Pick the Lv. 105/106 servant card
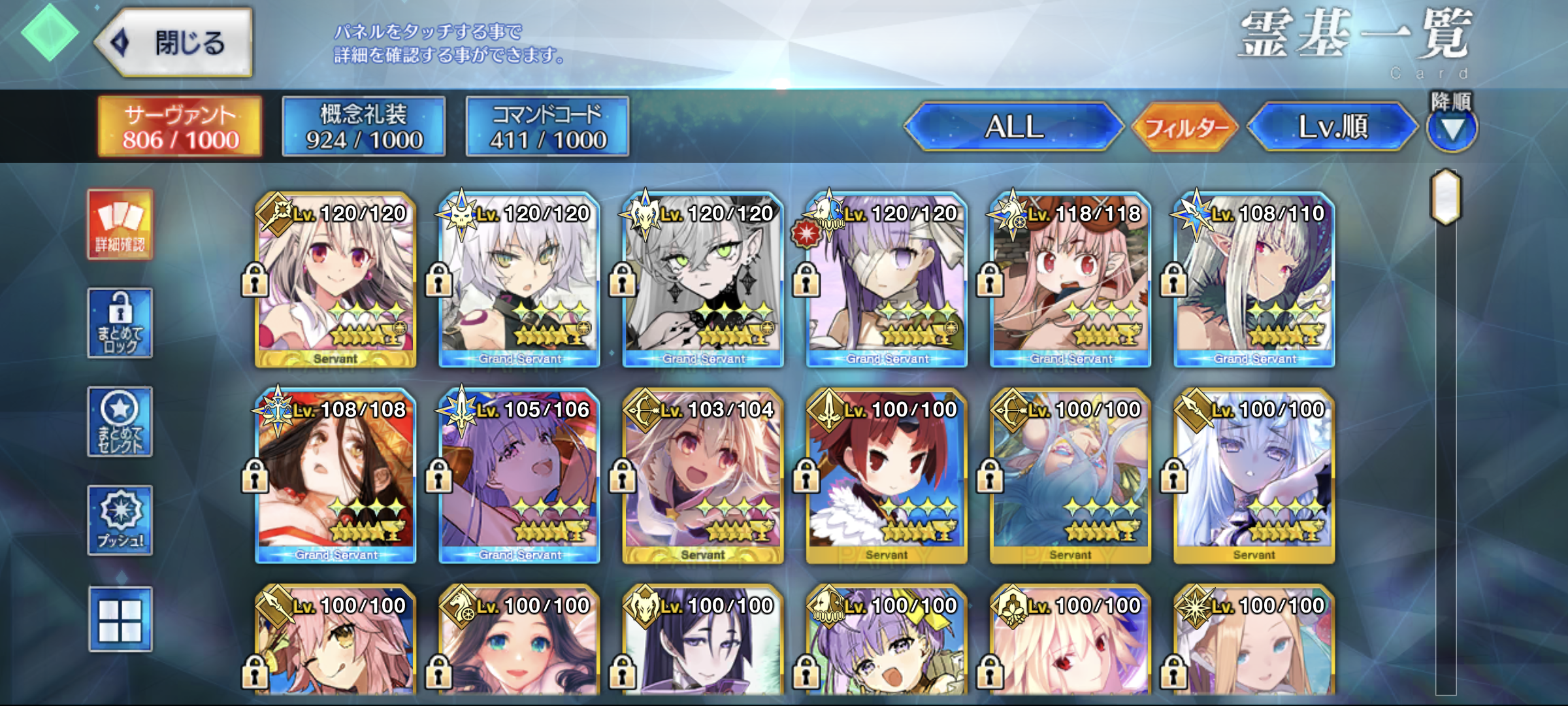This screenshot has height=706, width=1568. pos(519,476)
